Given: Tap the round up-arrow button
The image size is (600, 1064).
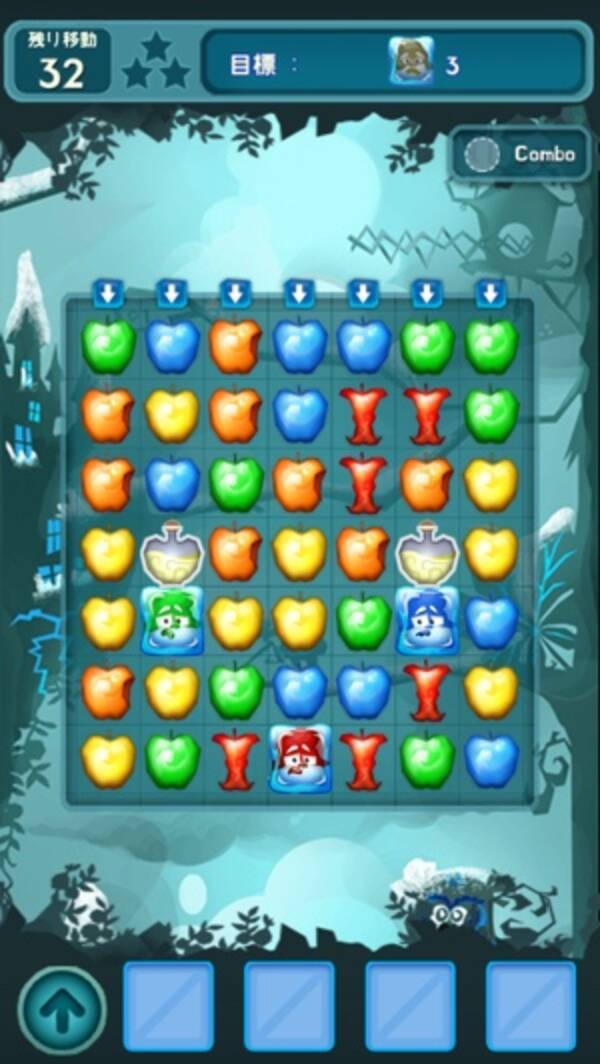Looking at the screenshot, I should tap(62, 1008).
